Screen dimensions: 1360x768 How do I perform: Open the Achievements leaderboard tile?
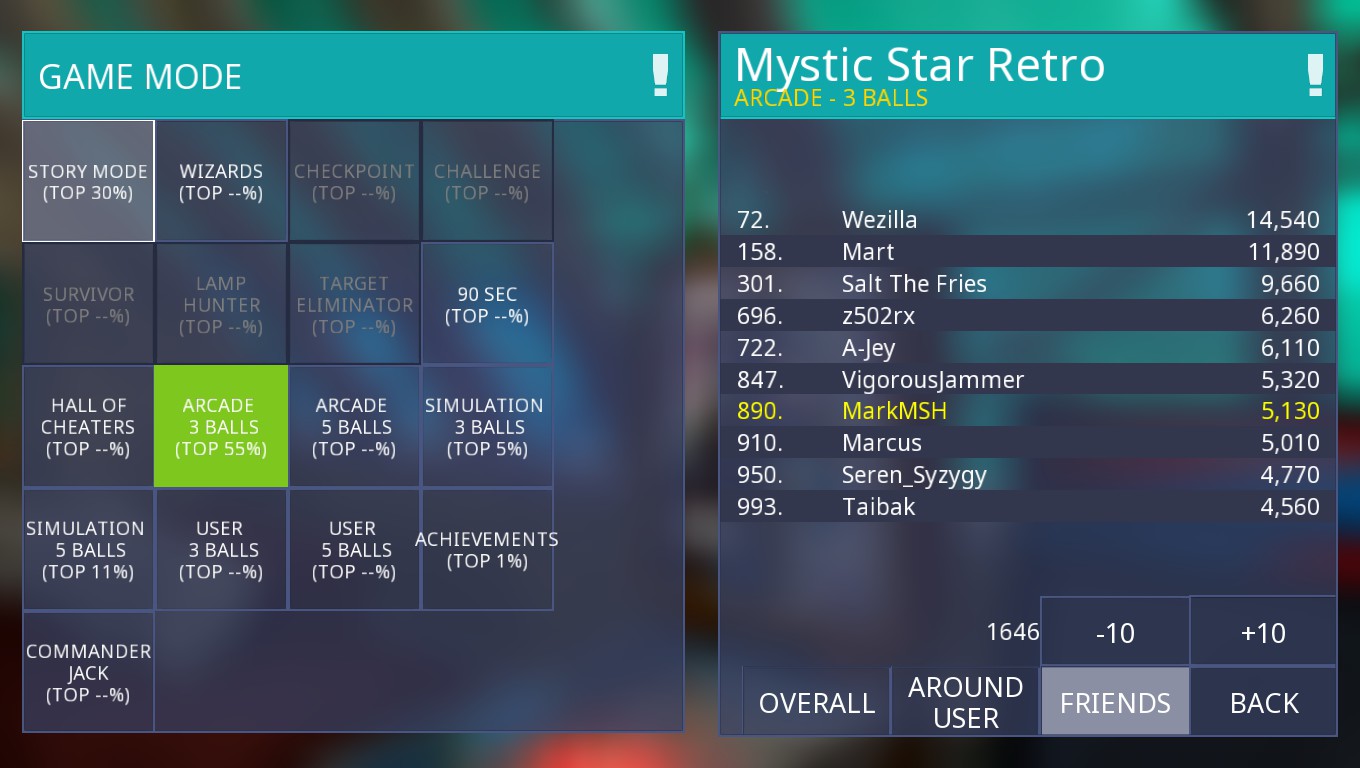coord(487,550)
